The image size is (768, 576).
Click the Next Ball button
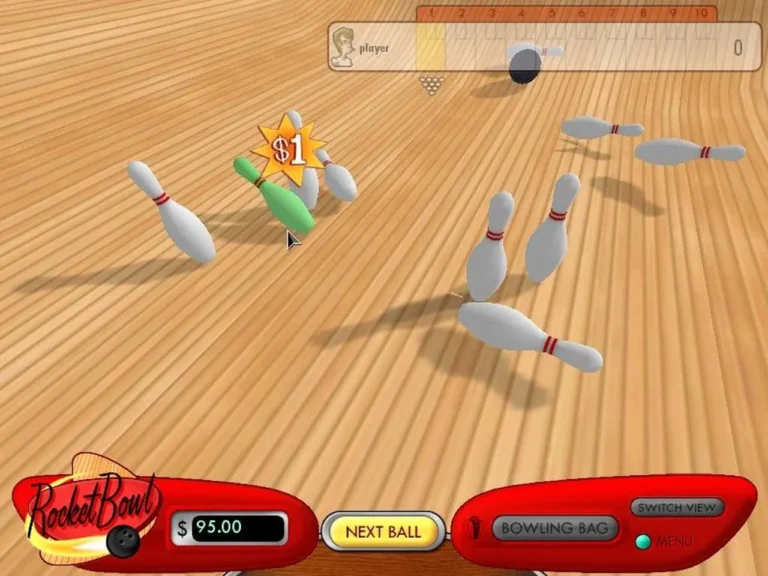(x=383, y=531)
